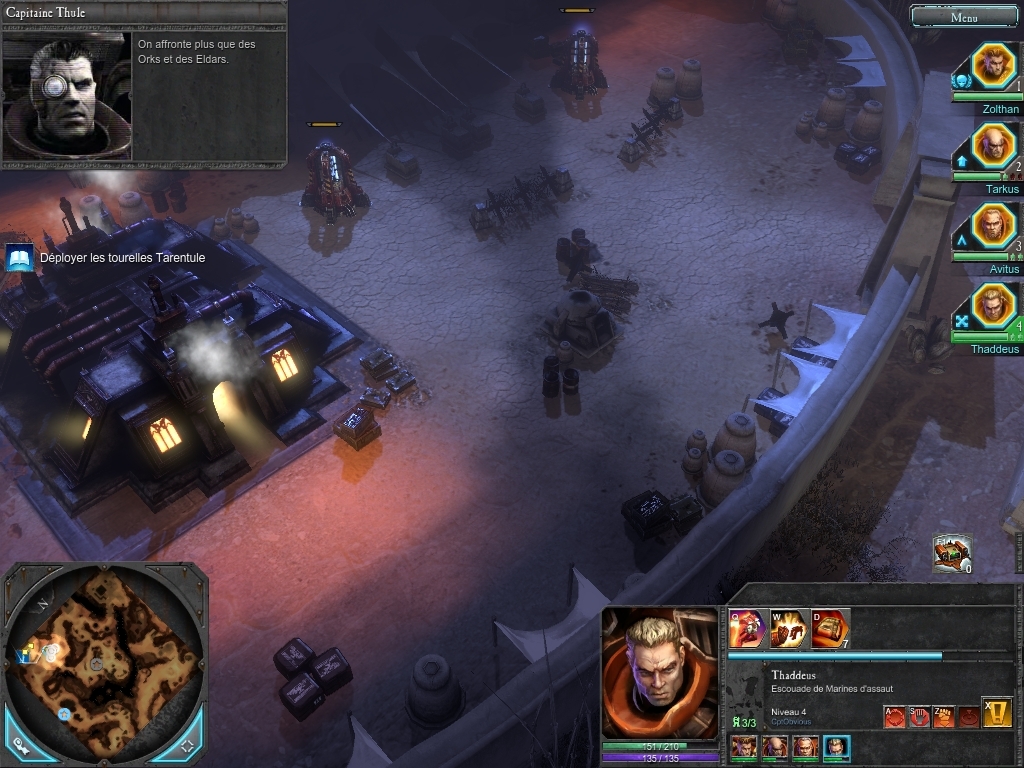Viewport: 1024px width, 768px height.
Task: Issue the attack-move command (A)
Action: [x=894, y=716]
